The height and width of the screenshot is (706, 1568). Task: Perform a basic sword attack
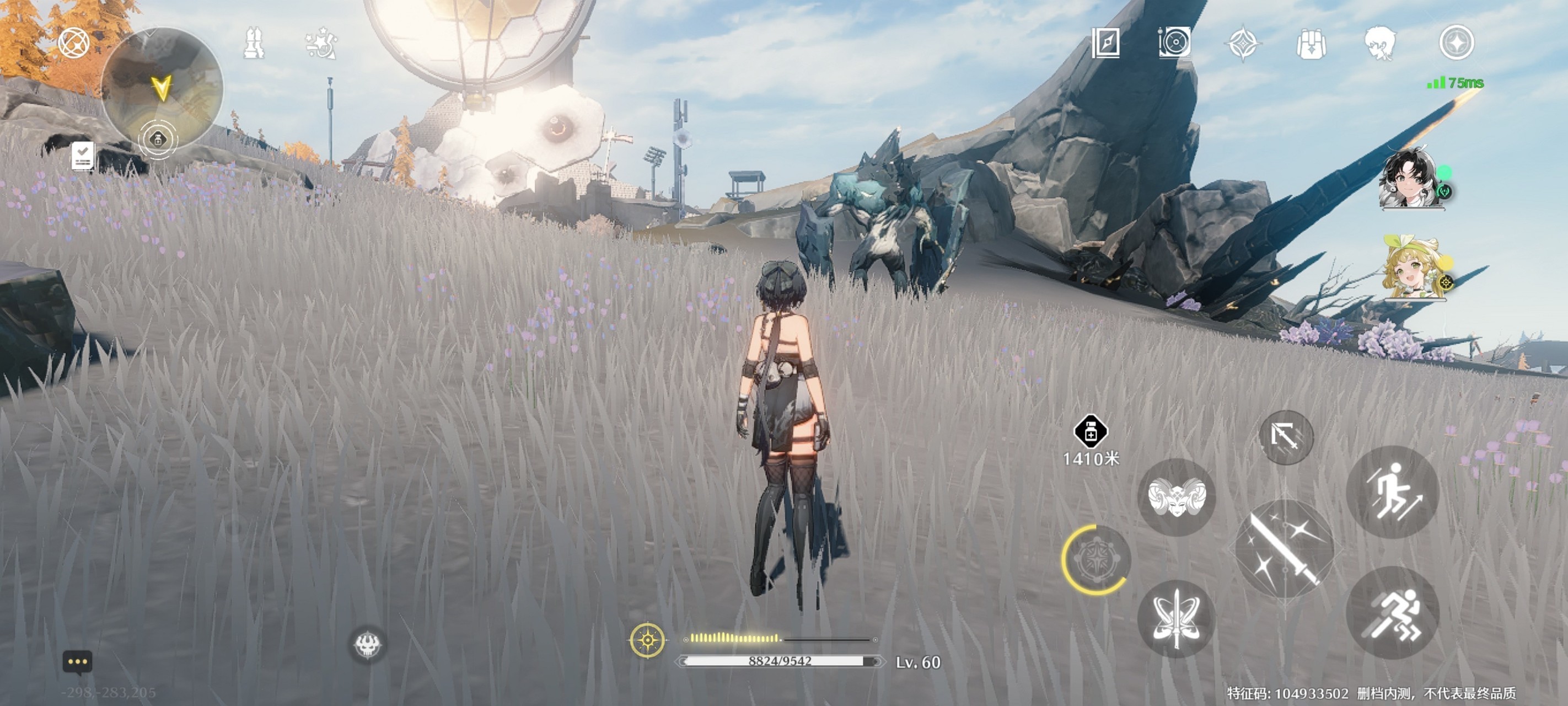(1284, 547)
